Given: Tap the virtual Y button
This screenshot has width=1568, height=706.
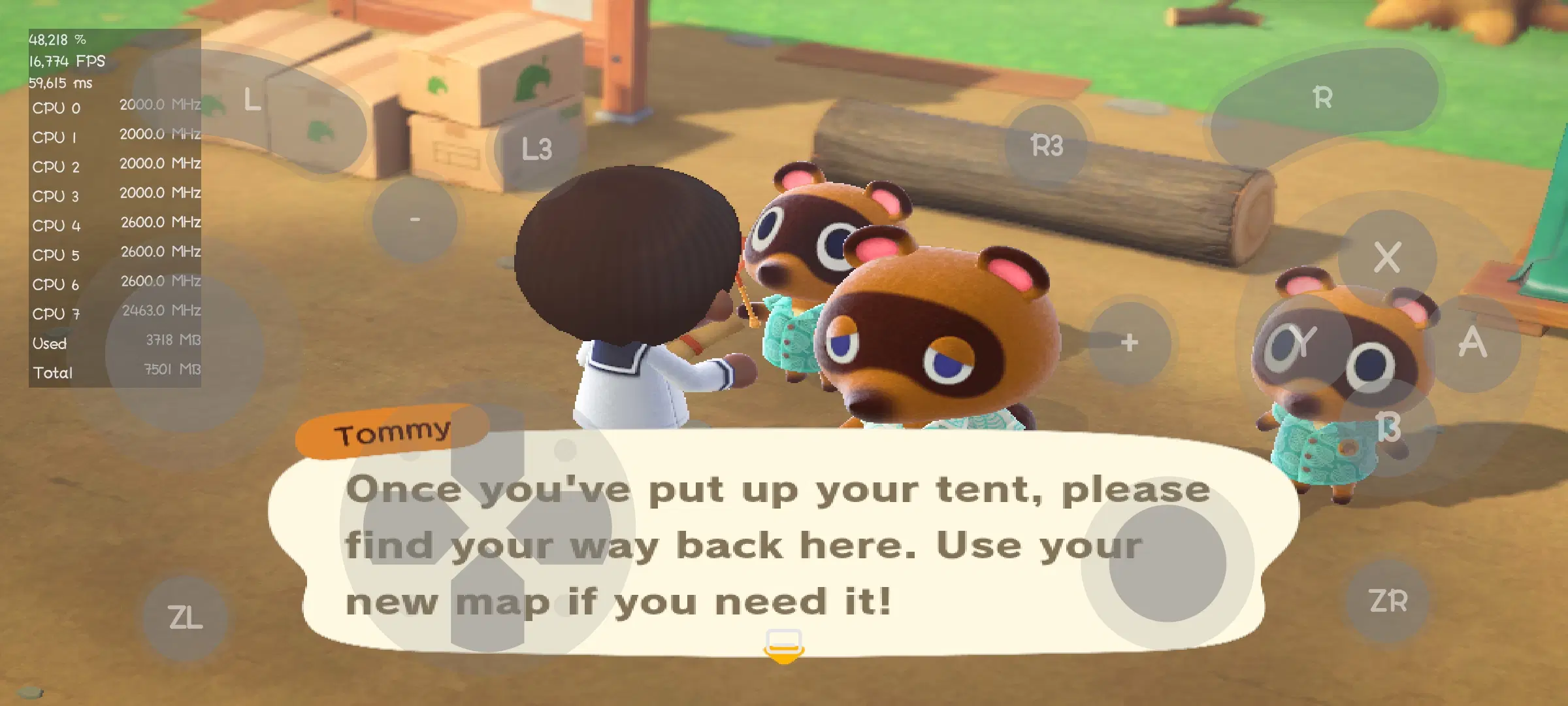Looking at the screenshot, I should 1301,343.
